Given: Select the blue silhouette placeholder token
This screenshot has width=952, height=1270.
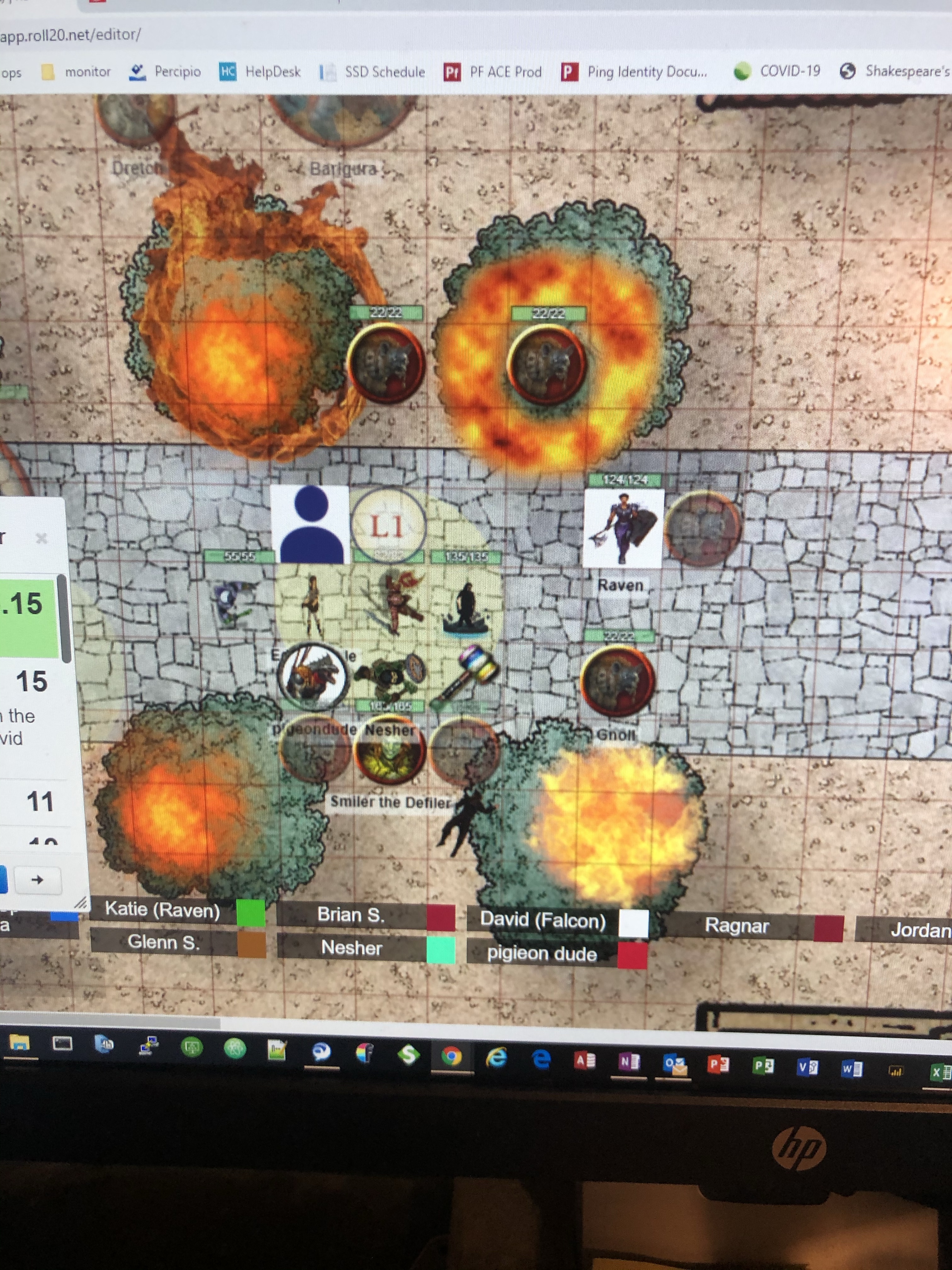Looking at the screenshot, I should click(310, 524).
